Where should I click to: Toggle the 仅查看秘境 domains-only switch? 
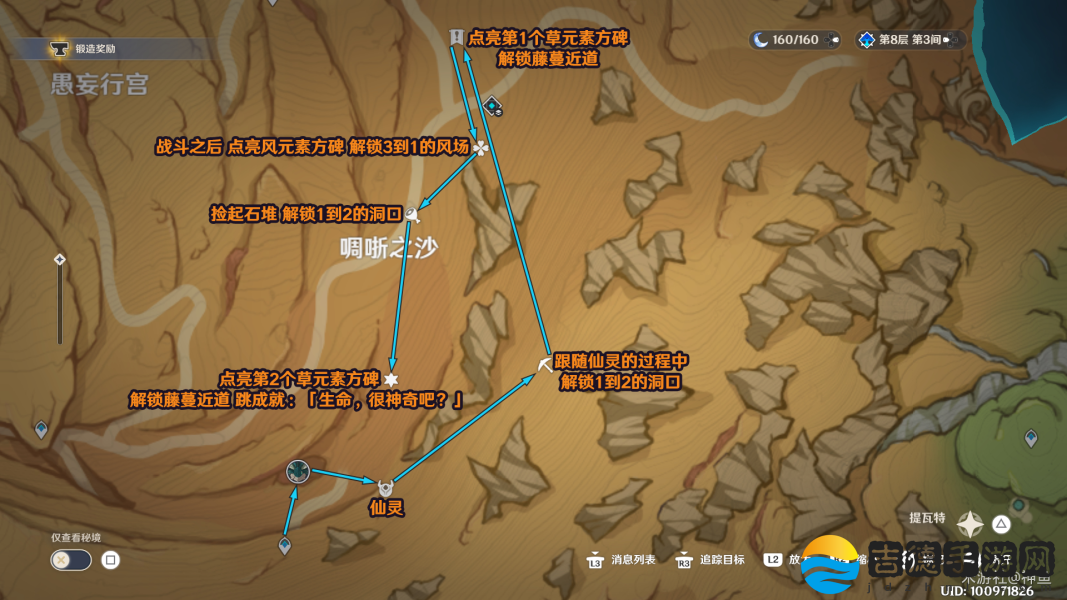pos(71,560)
